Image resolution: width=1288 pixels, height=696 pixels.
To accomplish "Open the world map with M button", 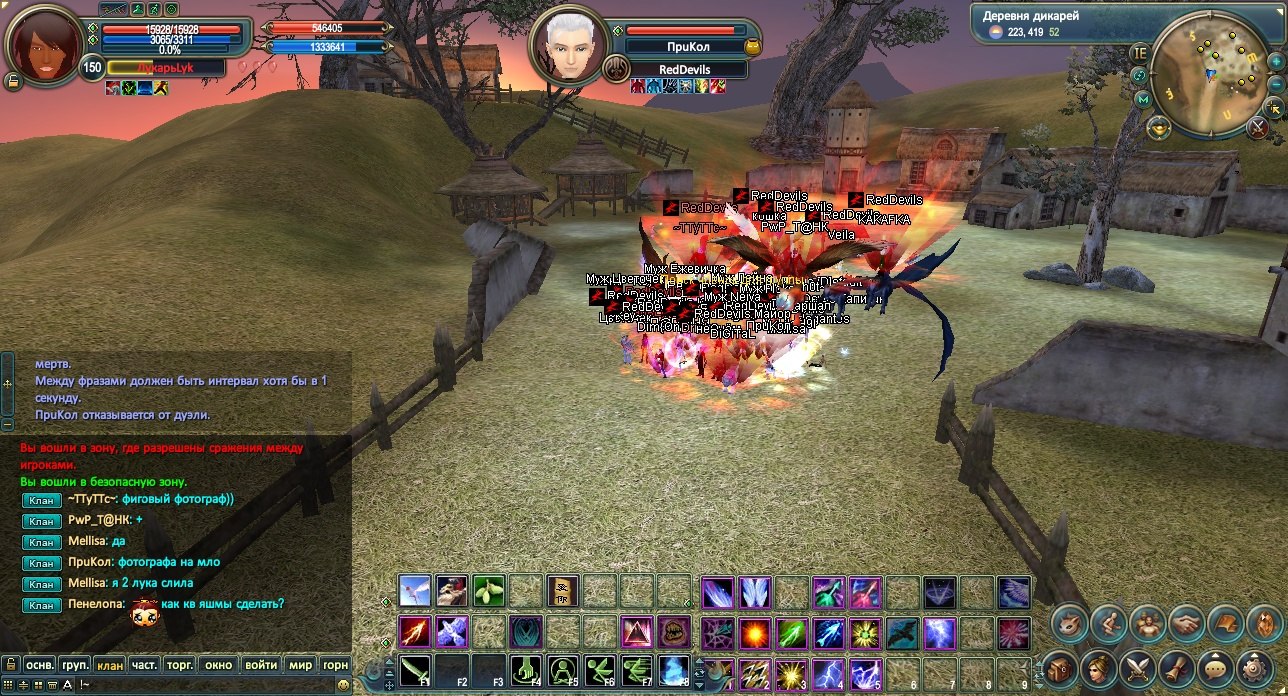I will (x=1143, y=99).
